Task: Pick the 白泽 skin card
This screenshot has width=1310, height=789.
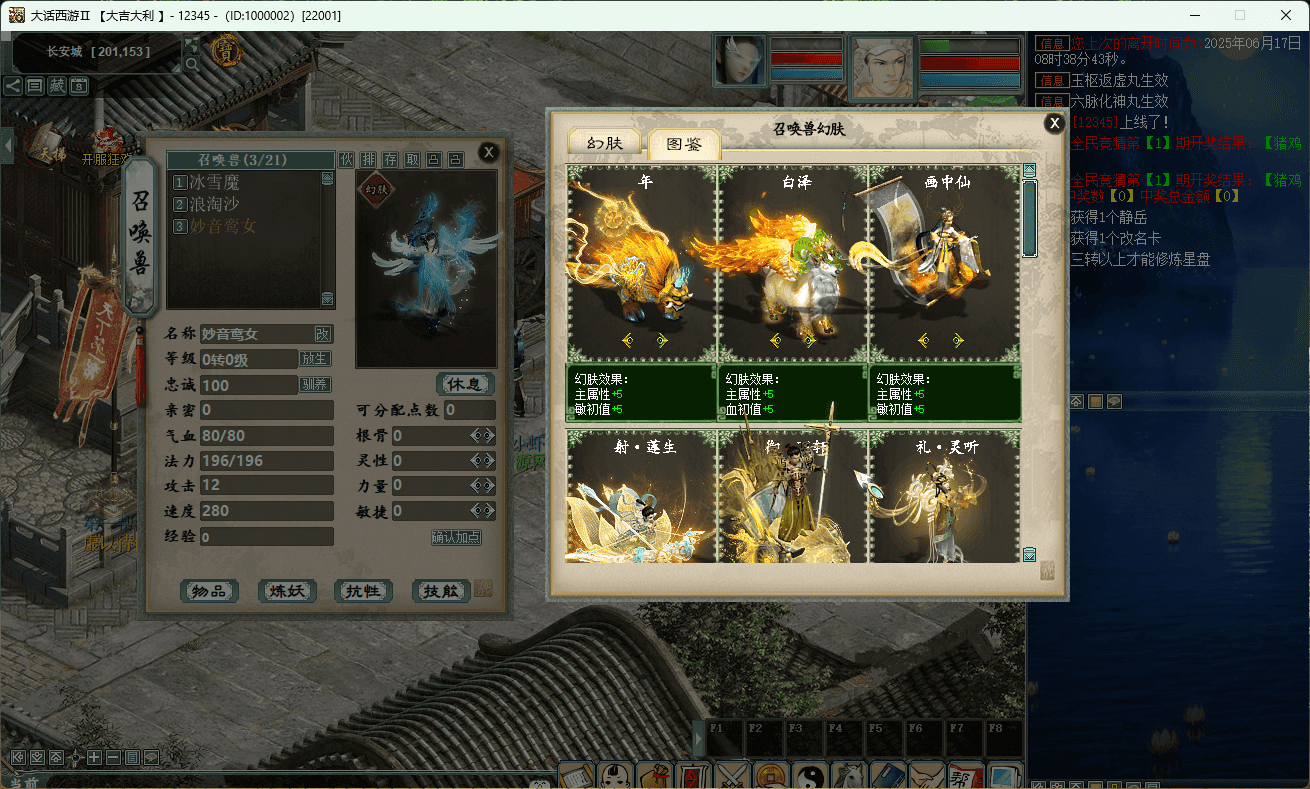Action: 793,265
